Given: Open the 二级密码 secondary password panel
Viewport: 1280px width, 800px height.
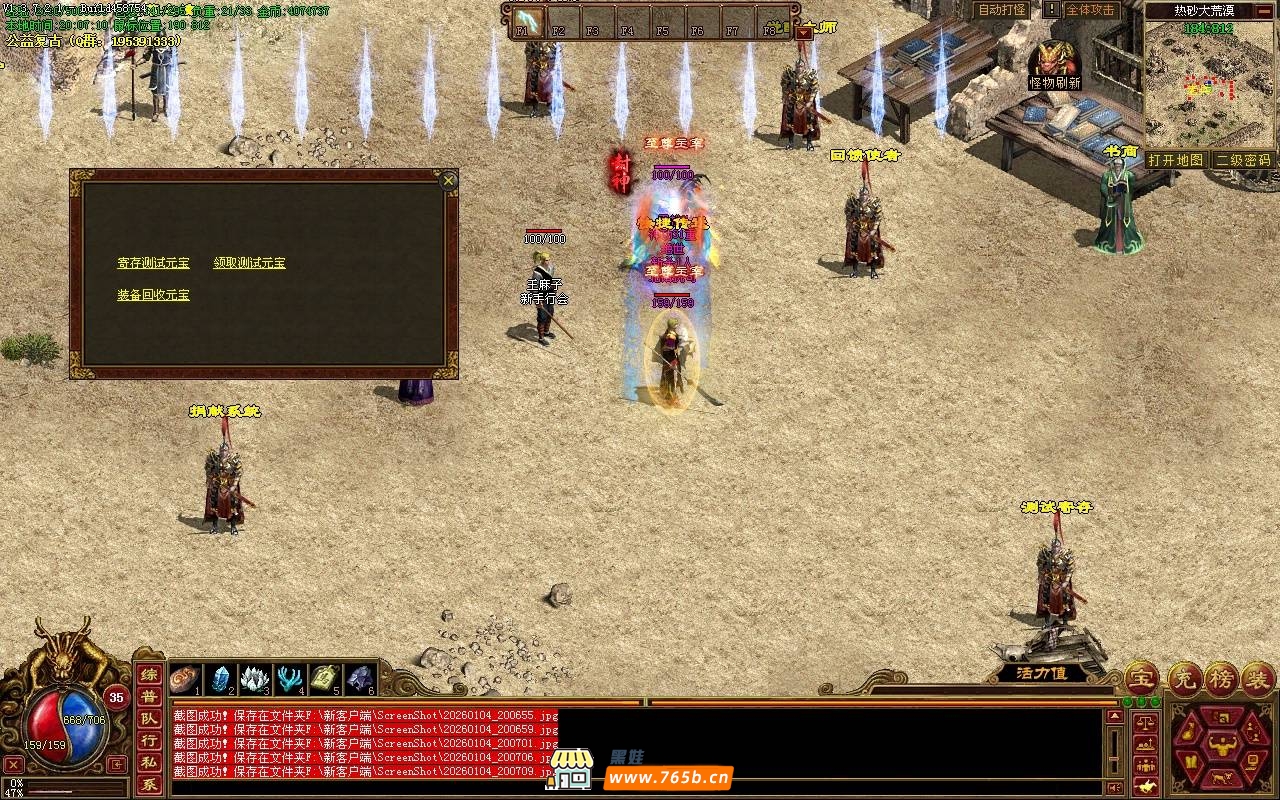Looking at the screenshot, I should click(1243, 160).
